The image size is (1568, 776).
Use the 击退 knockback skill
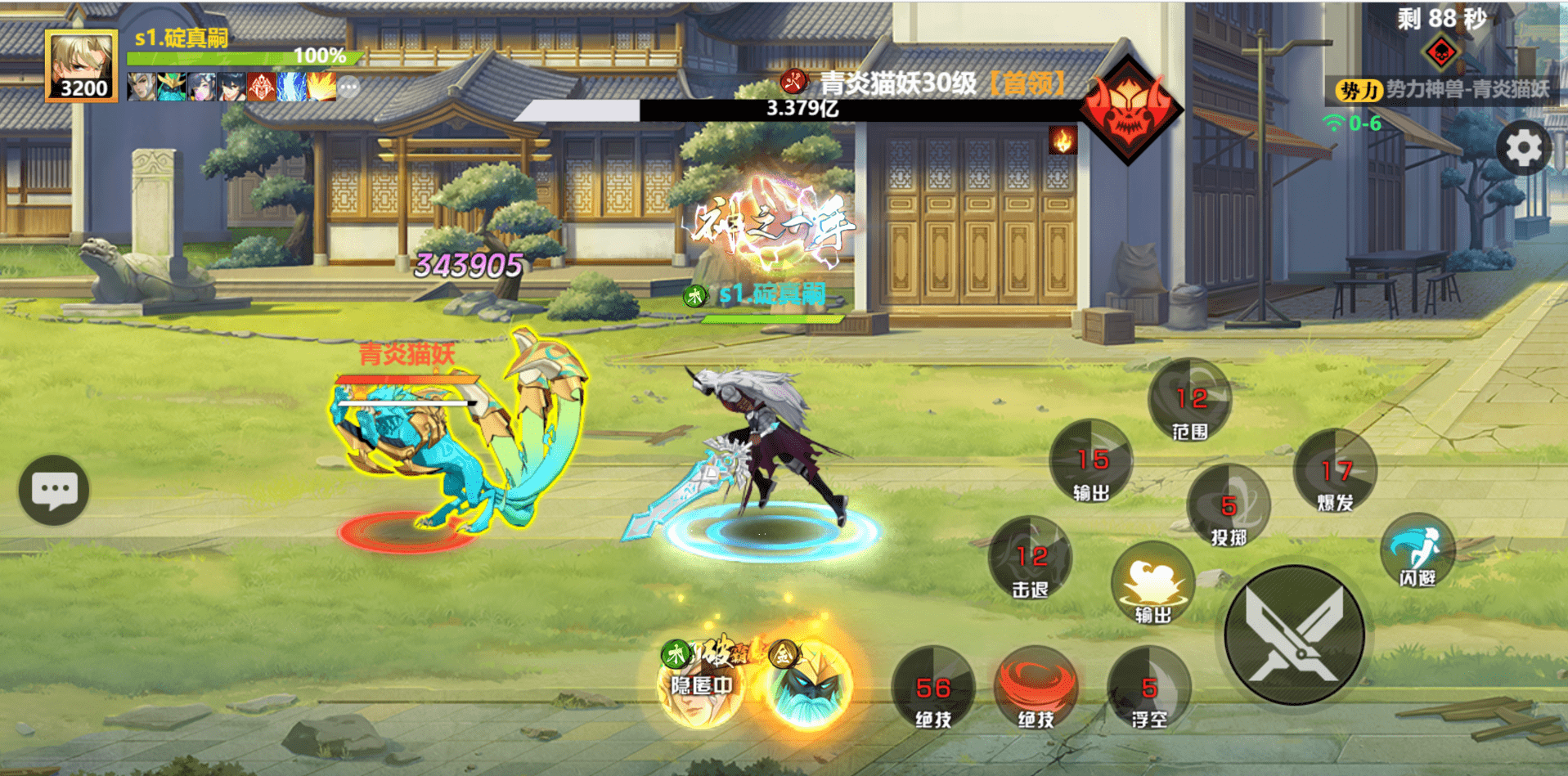click(1030, 558)
